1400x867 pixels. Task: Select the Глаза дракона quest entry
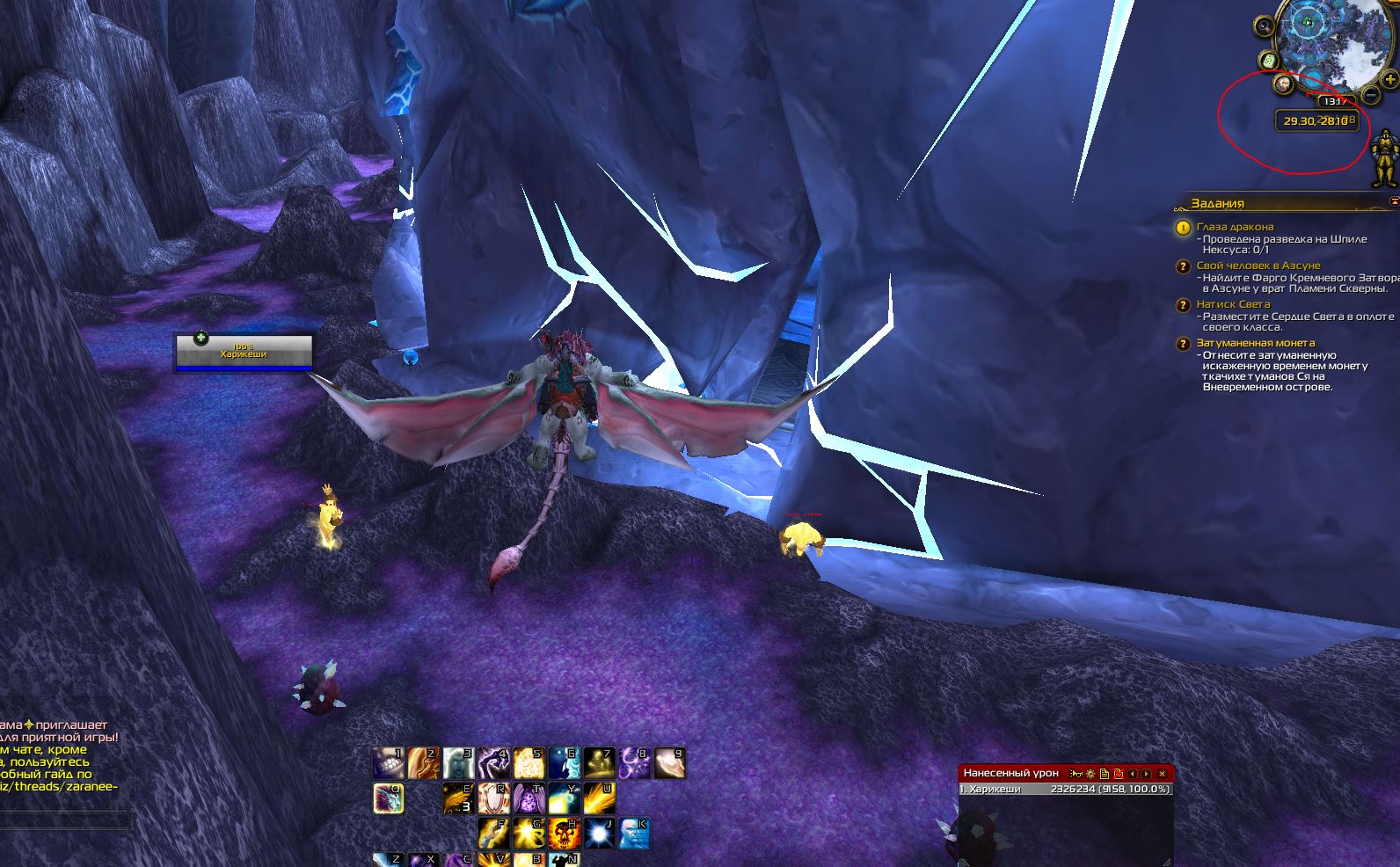tap(1235, 227)
